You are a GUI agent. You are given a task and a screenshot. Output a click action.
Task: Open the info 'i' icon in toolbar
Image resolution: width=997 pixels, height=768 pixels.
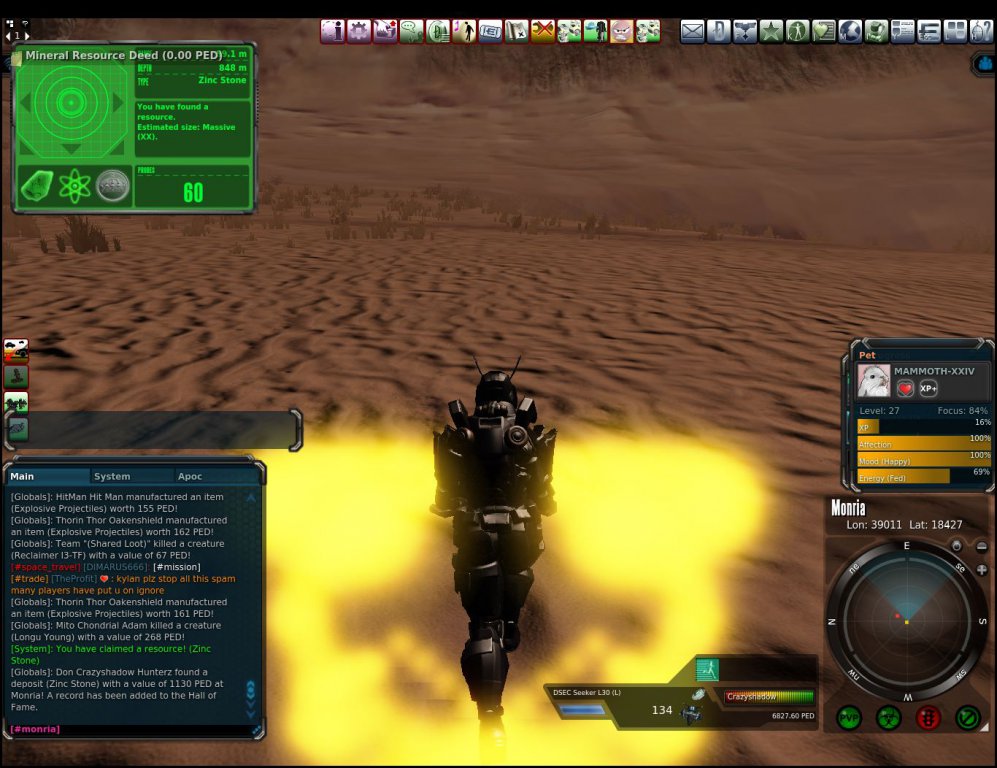tap(333, 32)
